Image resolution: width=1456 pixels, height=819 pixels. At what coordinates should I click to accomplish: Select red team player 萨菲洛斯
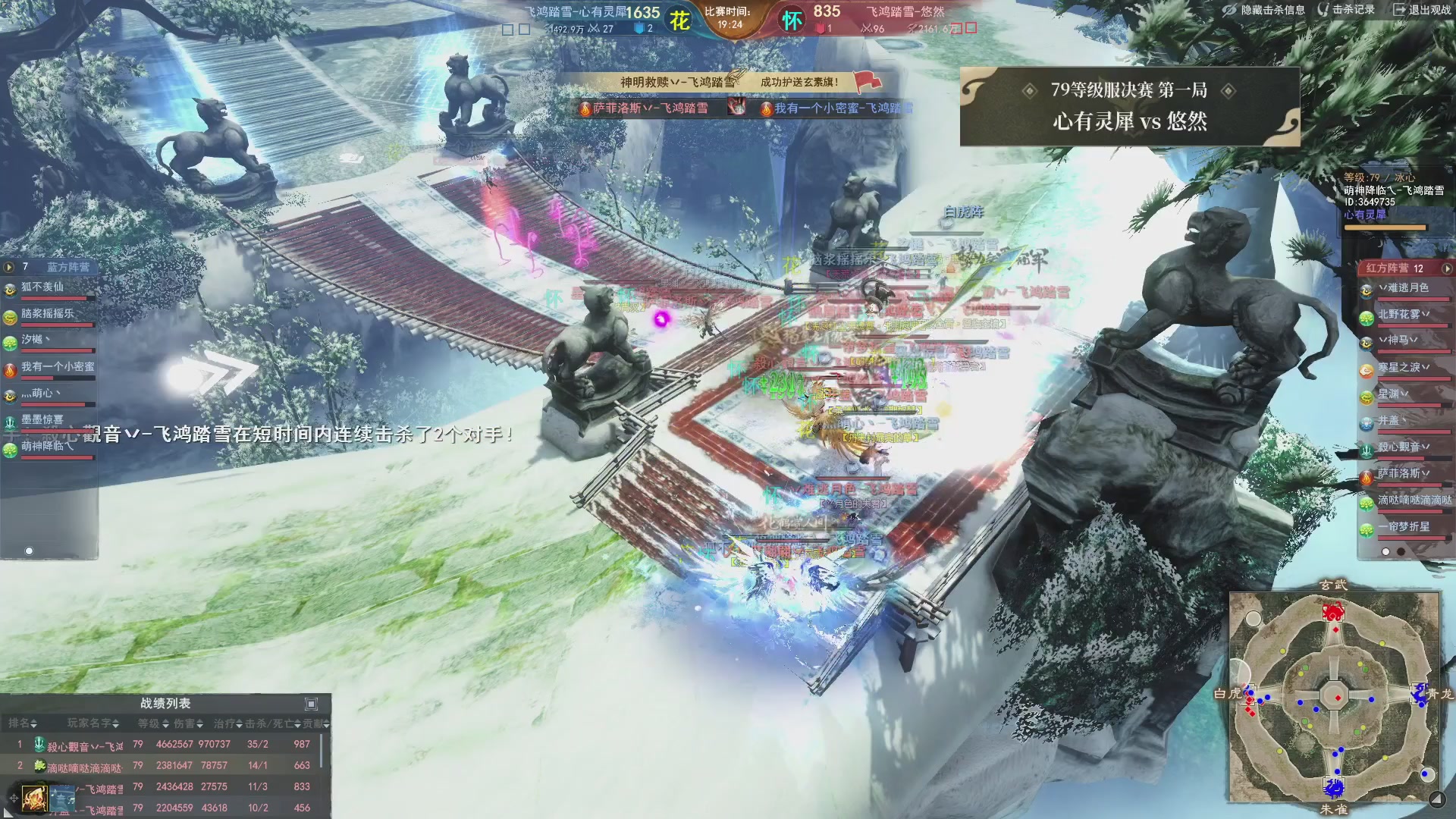coord(1403,474)
